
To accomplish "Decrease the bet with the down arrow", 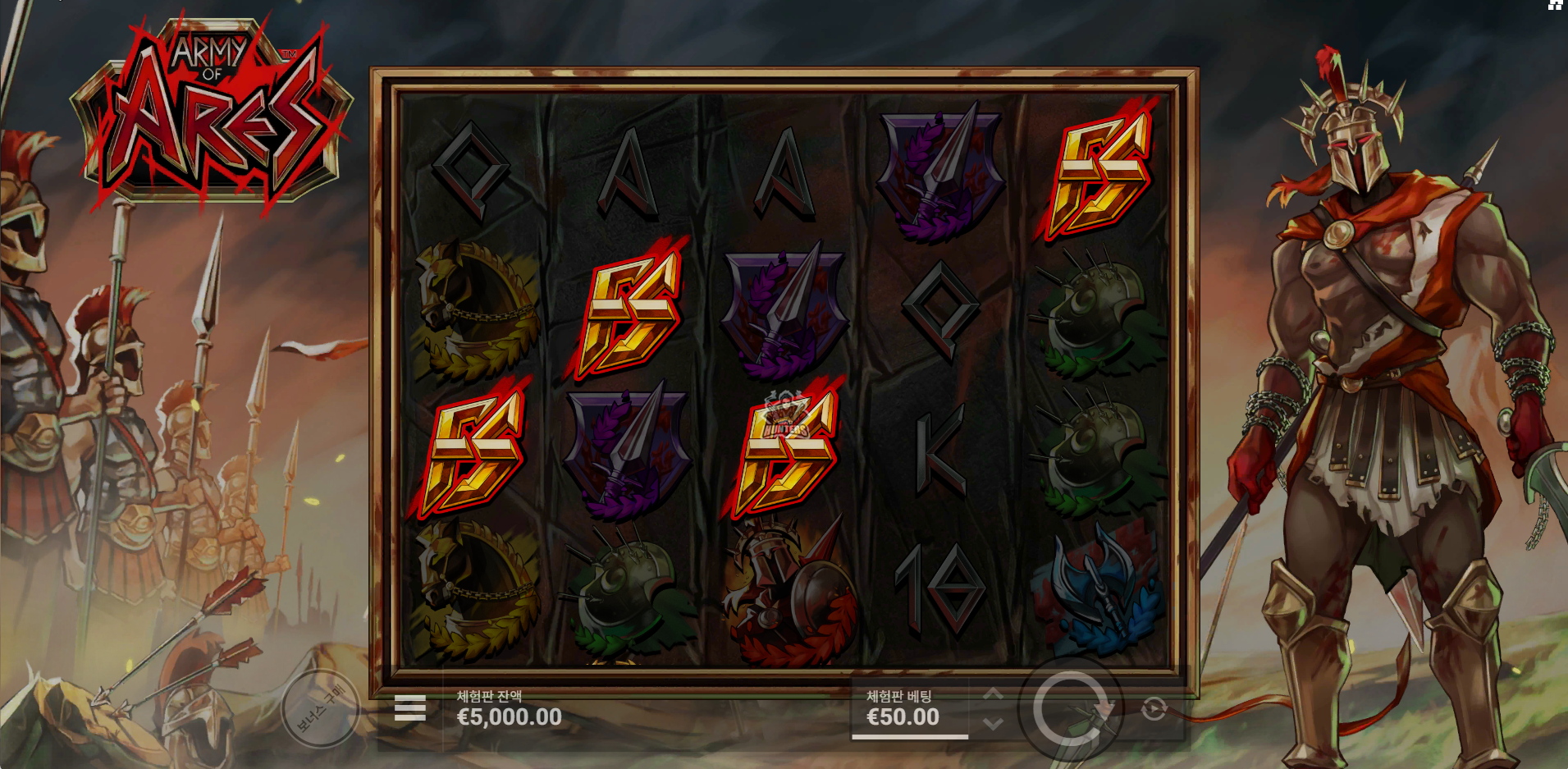I will pyautogui.click(x=993, y=723).
